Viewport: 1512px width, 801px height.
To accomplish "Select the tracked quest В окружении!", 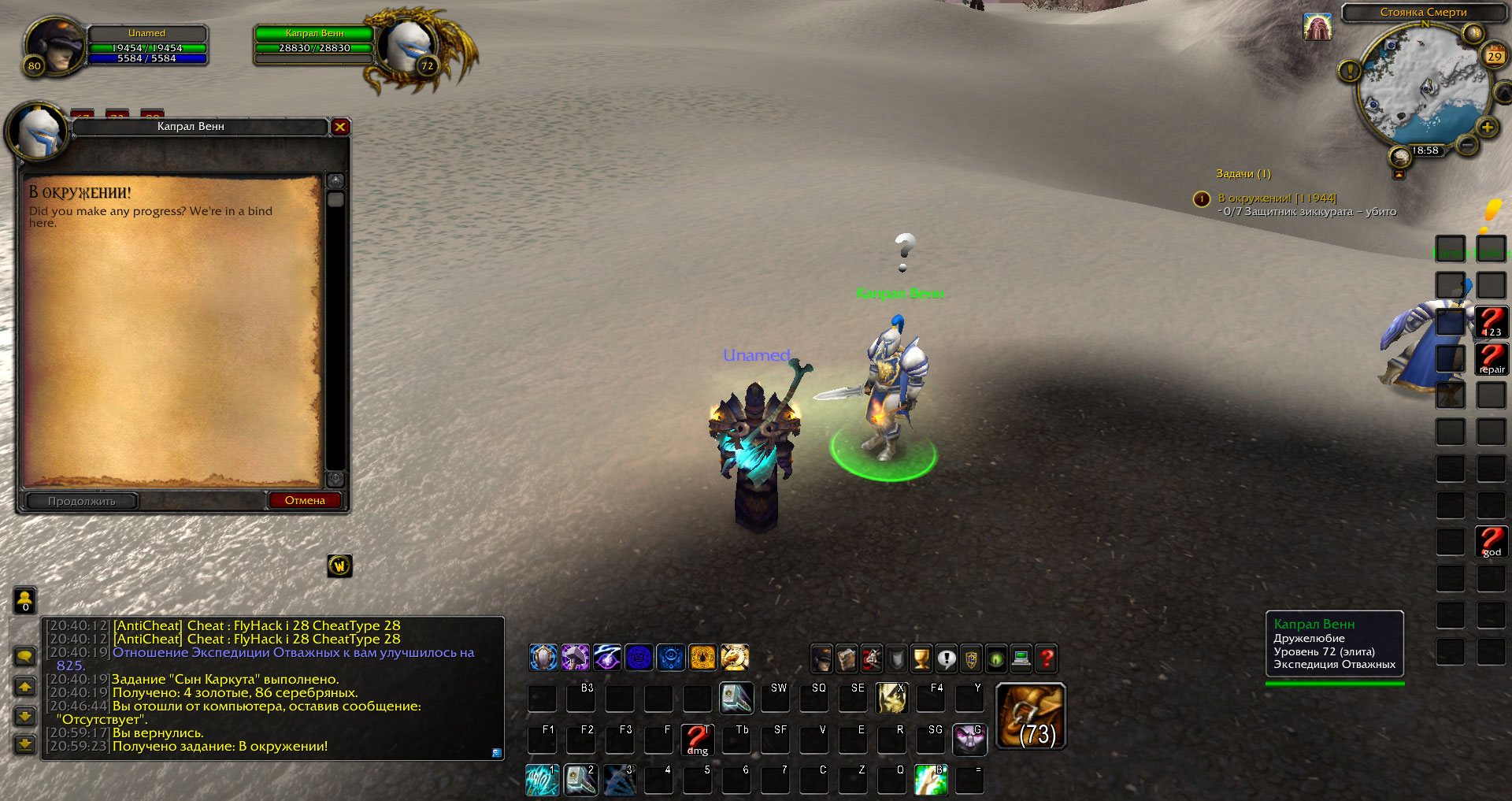I will [x=1277, y=198].
